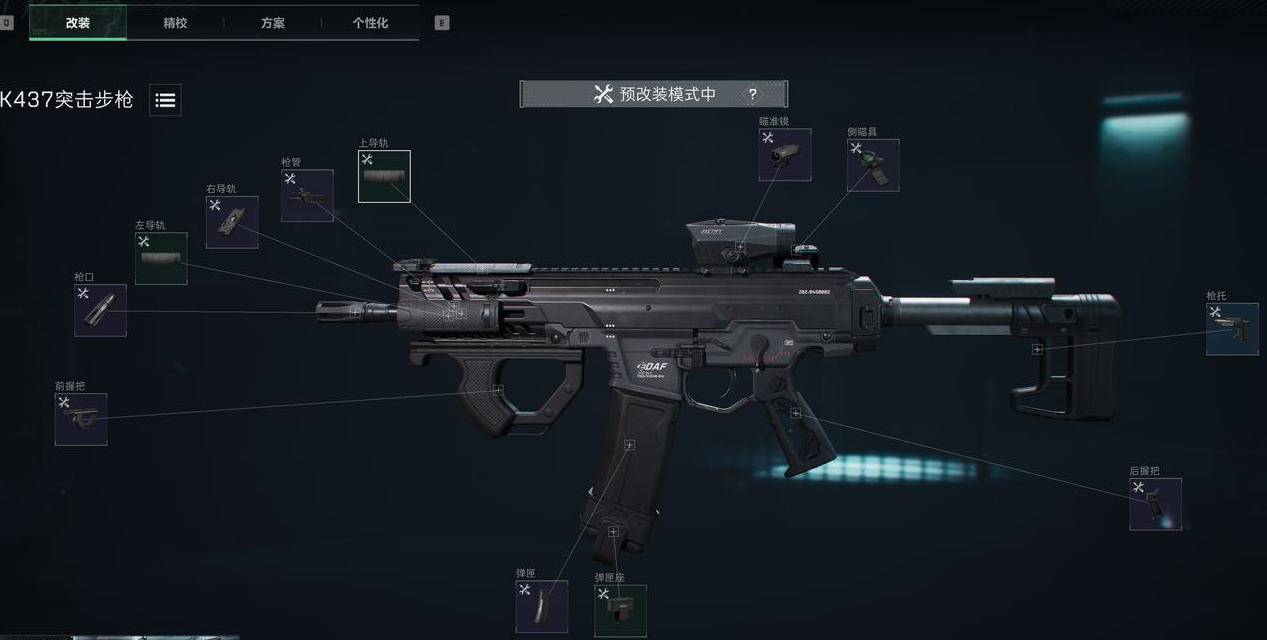1267x640 pixels.
Task: Open the 个性化 tab
Action: point(370,22)
